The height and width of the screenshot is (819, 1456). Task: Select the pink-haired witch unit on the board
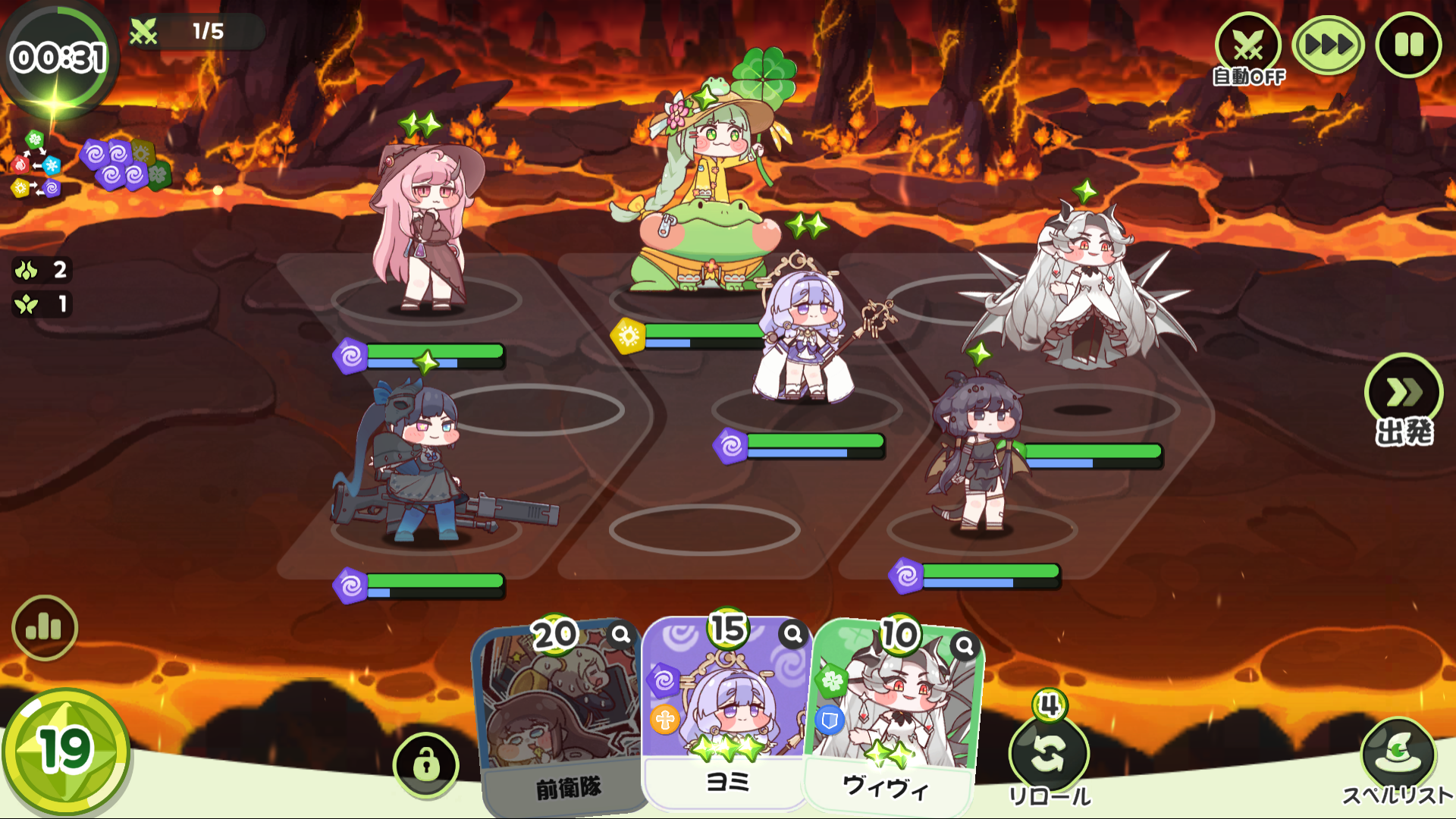tap(425, 227)
